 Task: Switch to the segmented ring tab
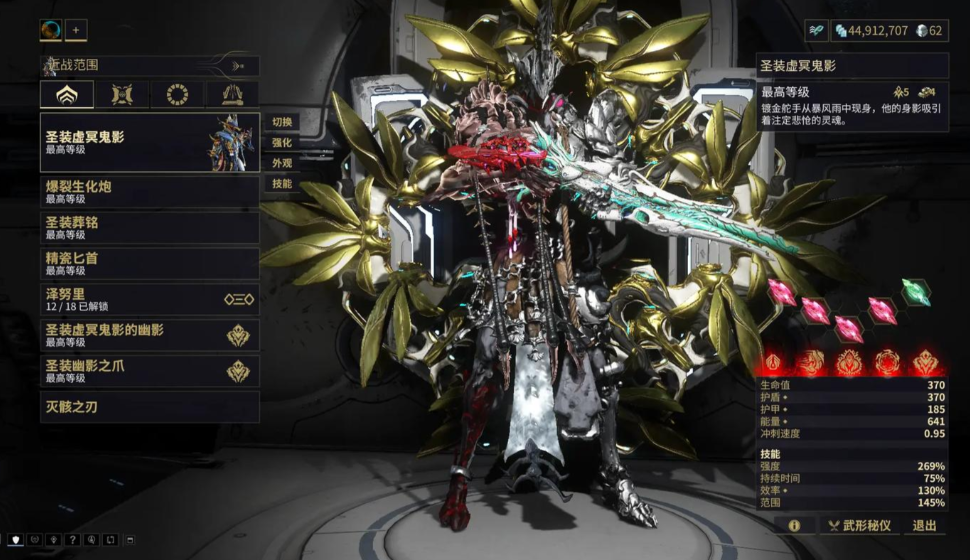pos(177,95)
